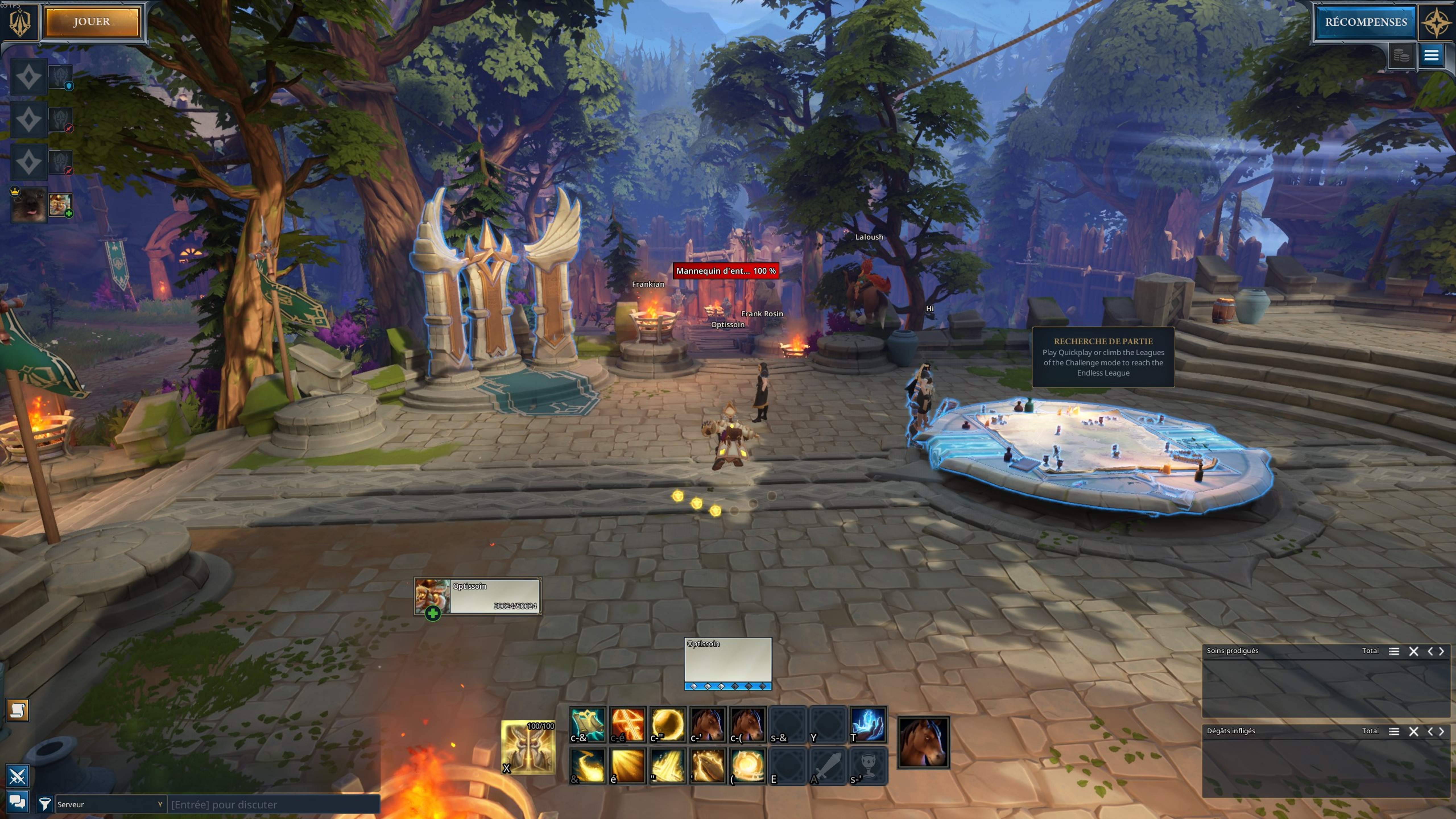Select the Total tab on the Soins prodigués panel
The image size is (1456, 819).
point(1371,651)
